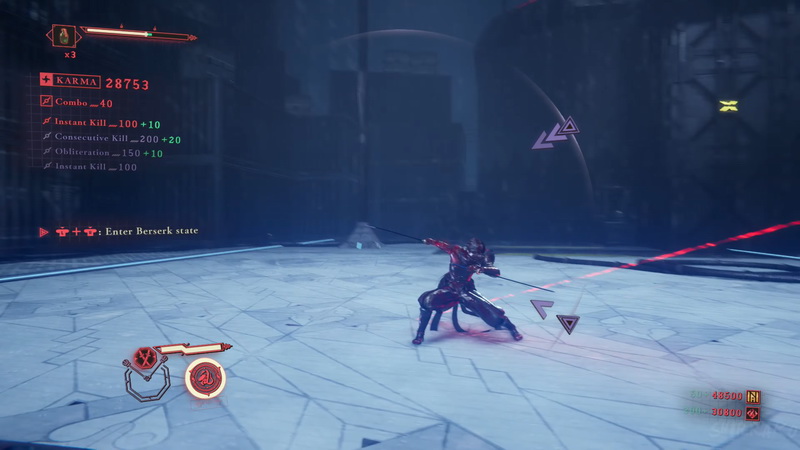Select the healing potion item slot
The height and width of the screenshot is (450, 800).
(x=65, y=36)
